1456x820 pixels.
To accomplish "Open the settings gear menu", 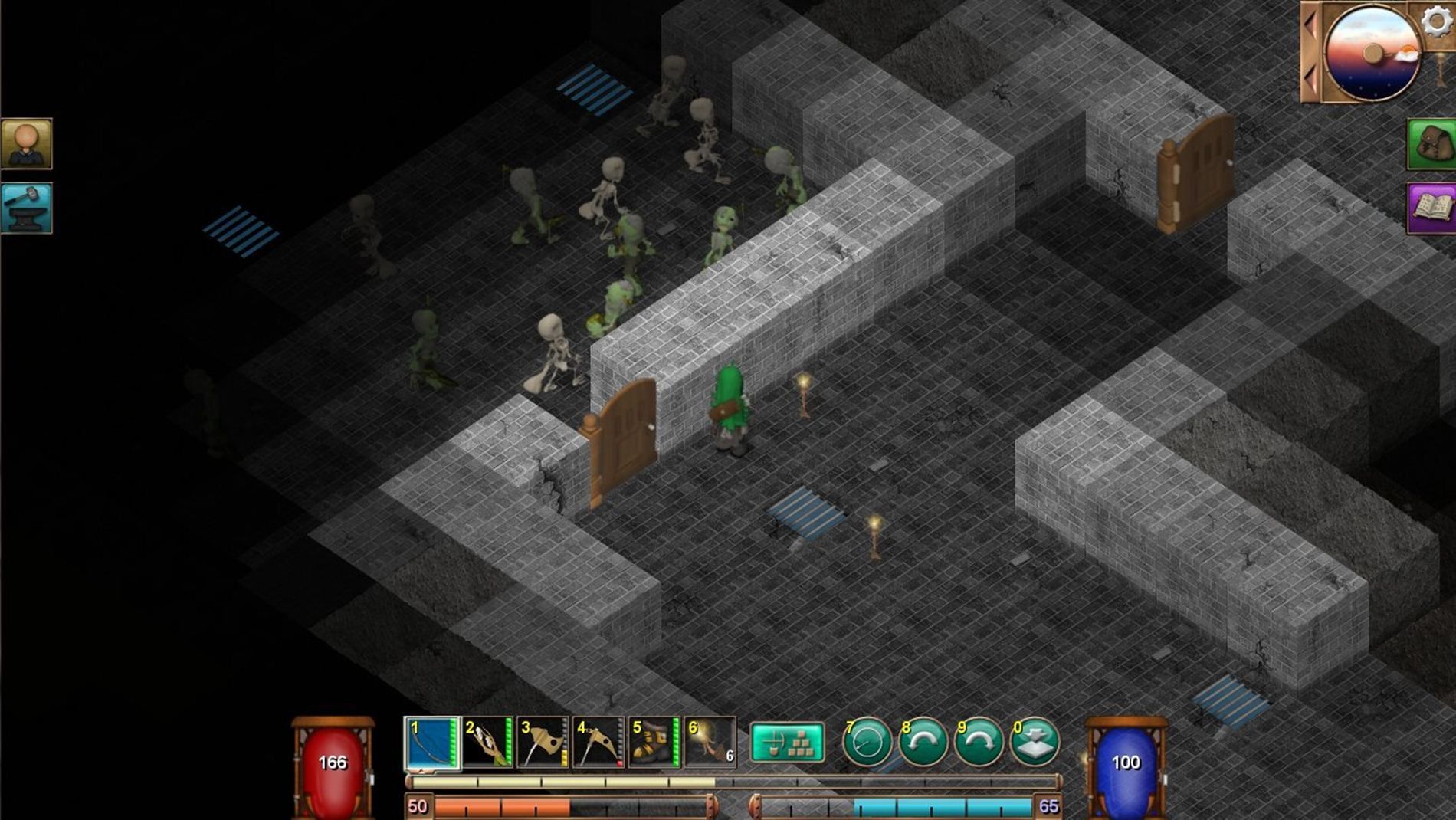I will (1436, 21).
